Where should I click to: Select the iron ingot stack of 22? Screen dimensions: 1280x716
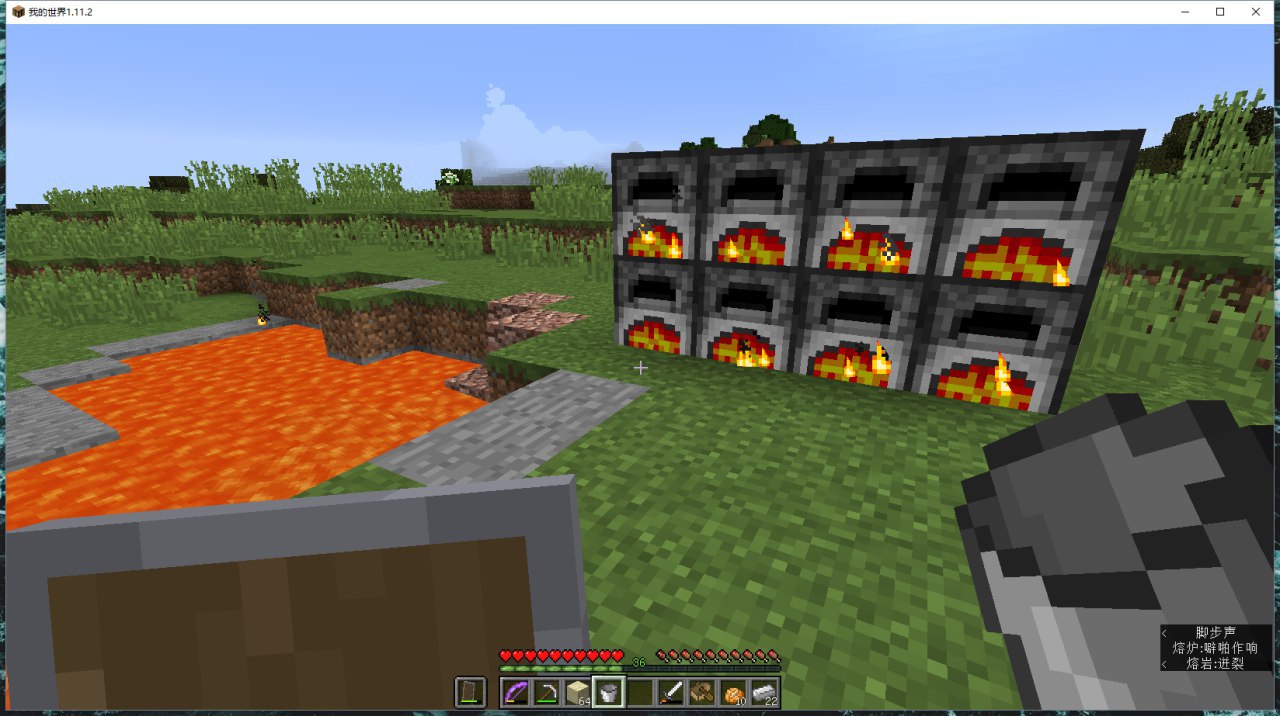click(x=764, y=692)
